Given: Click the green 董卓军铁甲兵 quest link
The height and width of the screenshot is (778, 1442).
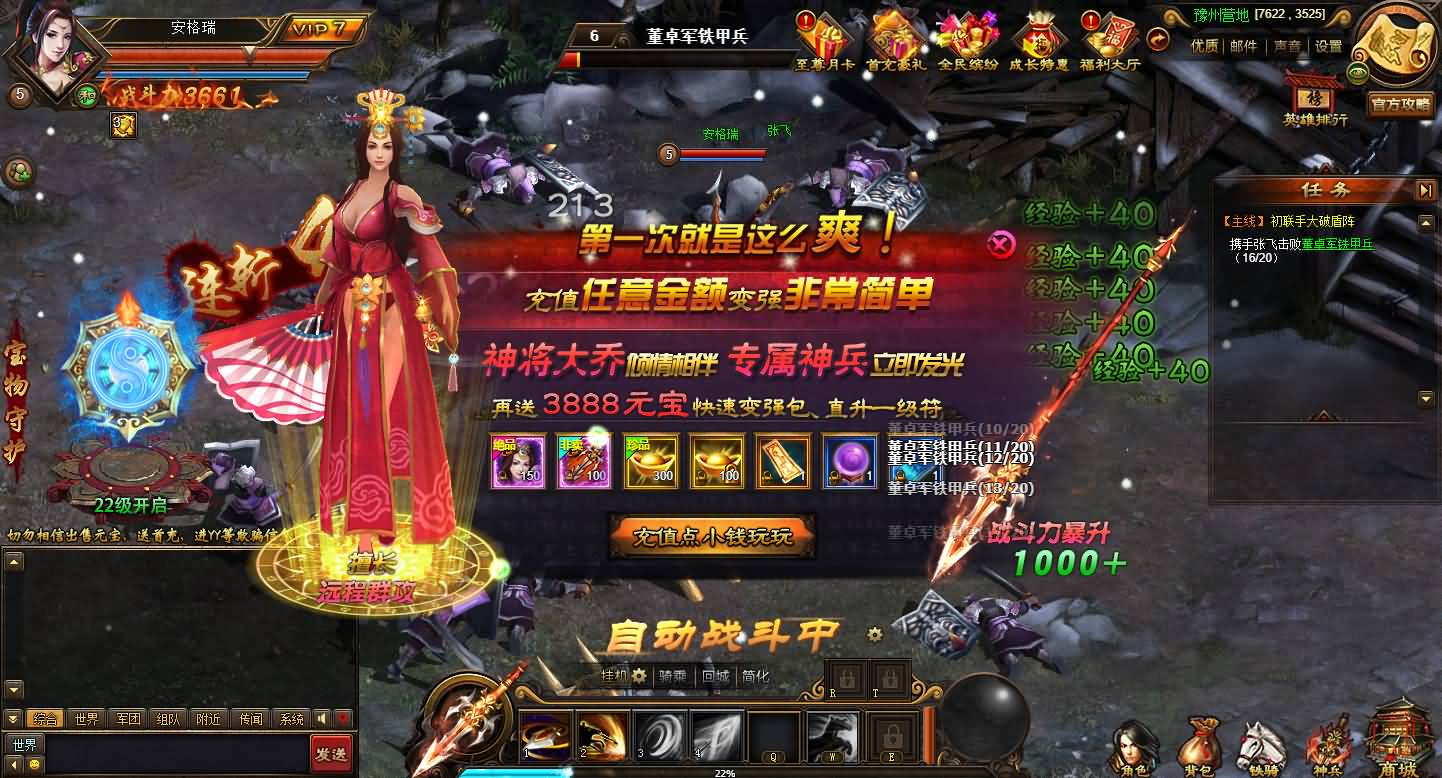Looking at the screenshot, I should point(1339,243).
